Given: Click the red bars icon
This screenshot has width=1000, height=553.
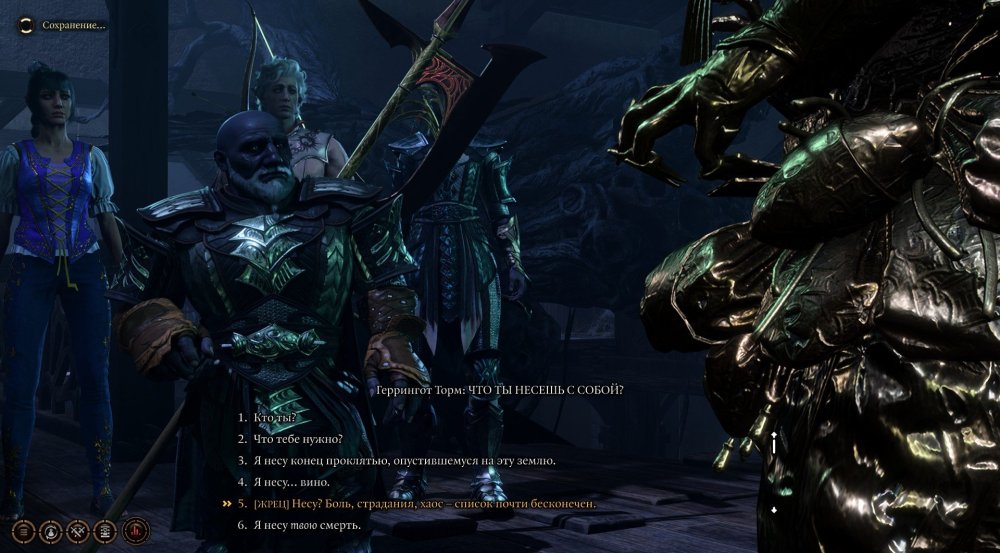Looking at the screenshot, I should [135, 531].
